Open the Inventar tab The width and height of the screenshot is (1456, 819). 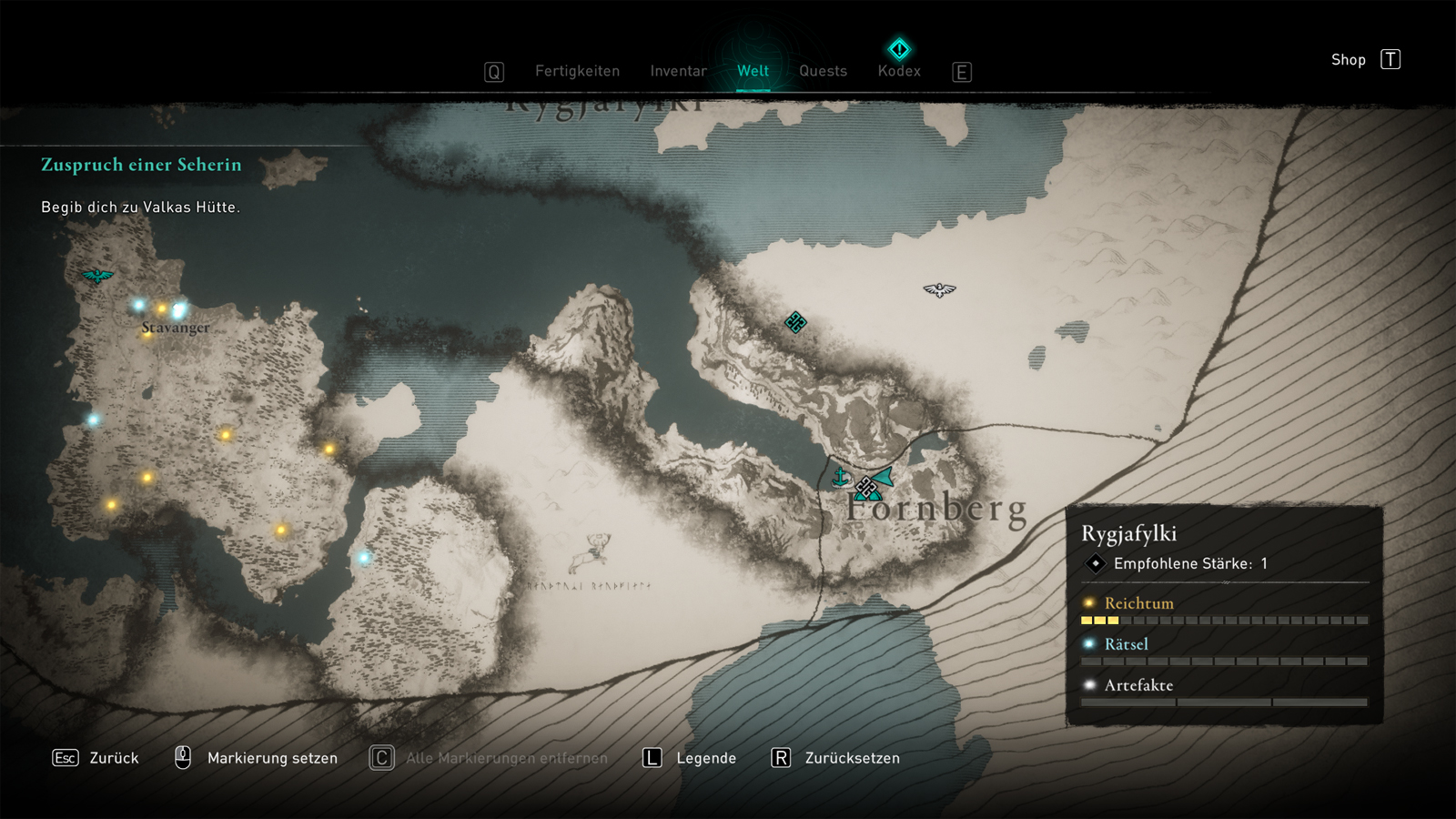(x=678, y=71)
